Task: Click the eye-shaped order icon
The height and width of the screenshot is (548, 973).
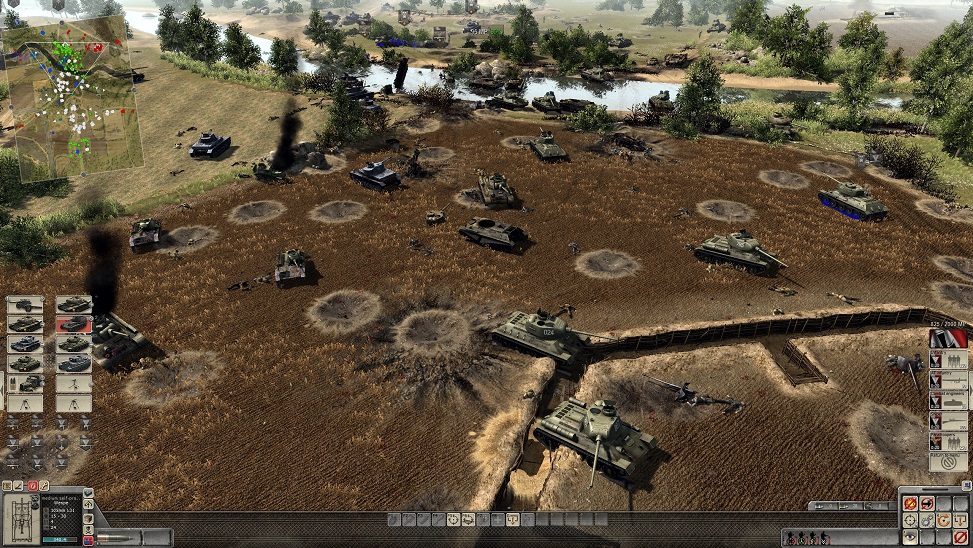Action: [911, 538]
